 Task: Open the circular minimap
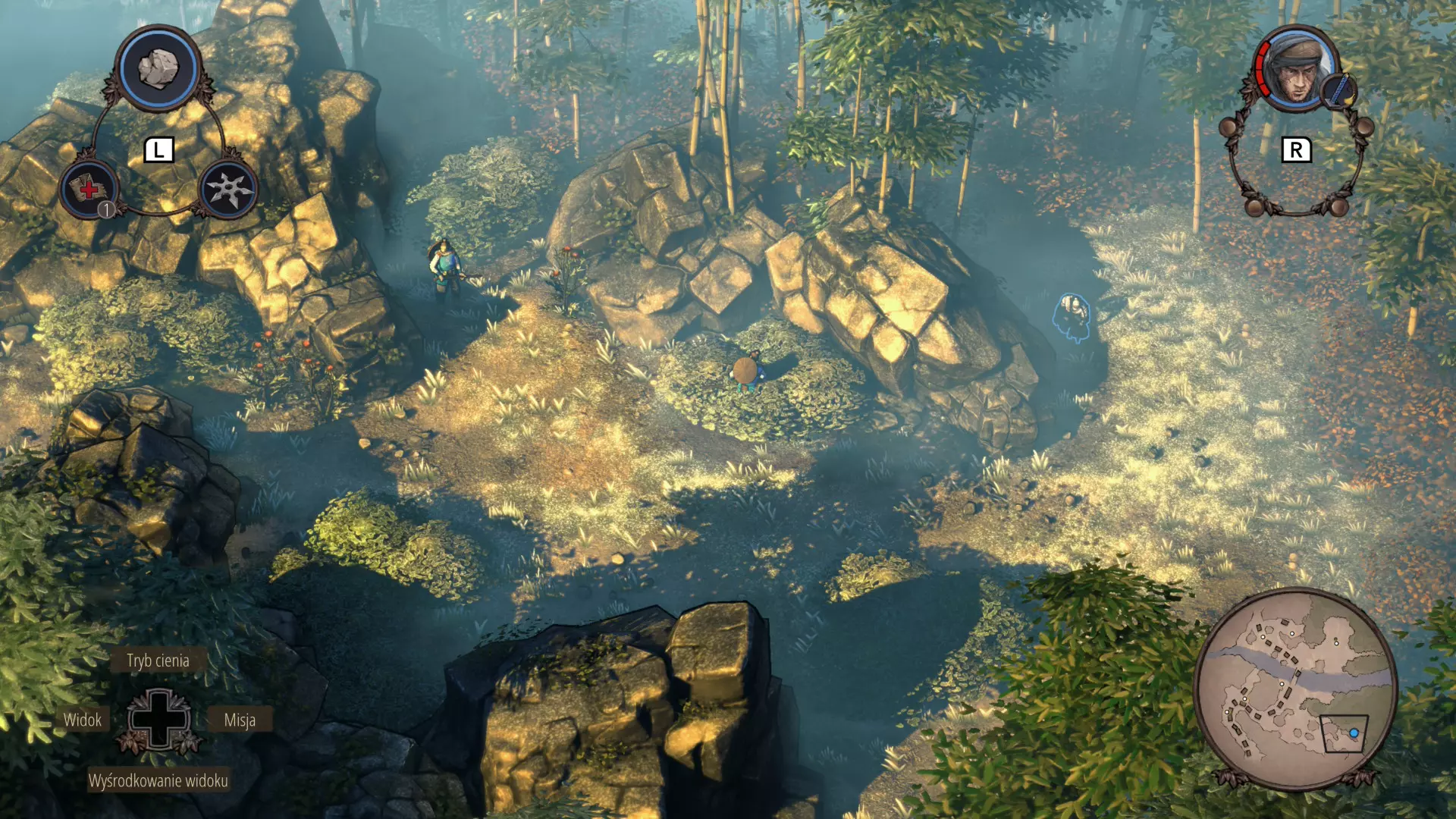(1295, 689)
